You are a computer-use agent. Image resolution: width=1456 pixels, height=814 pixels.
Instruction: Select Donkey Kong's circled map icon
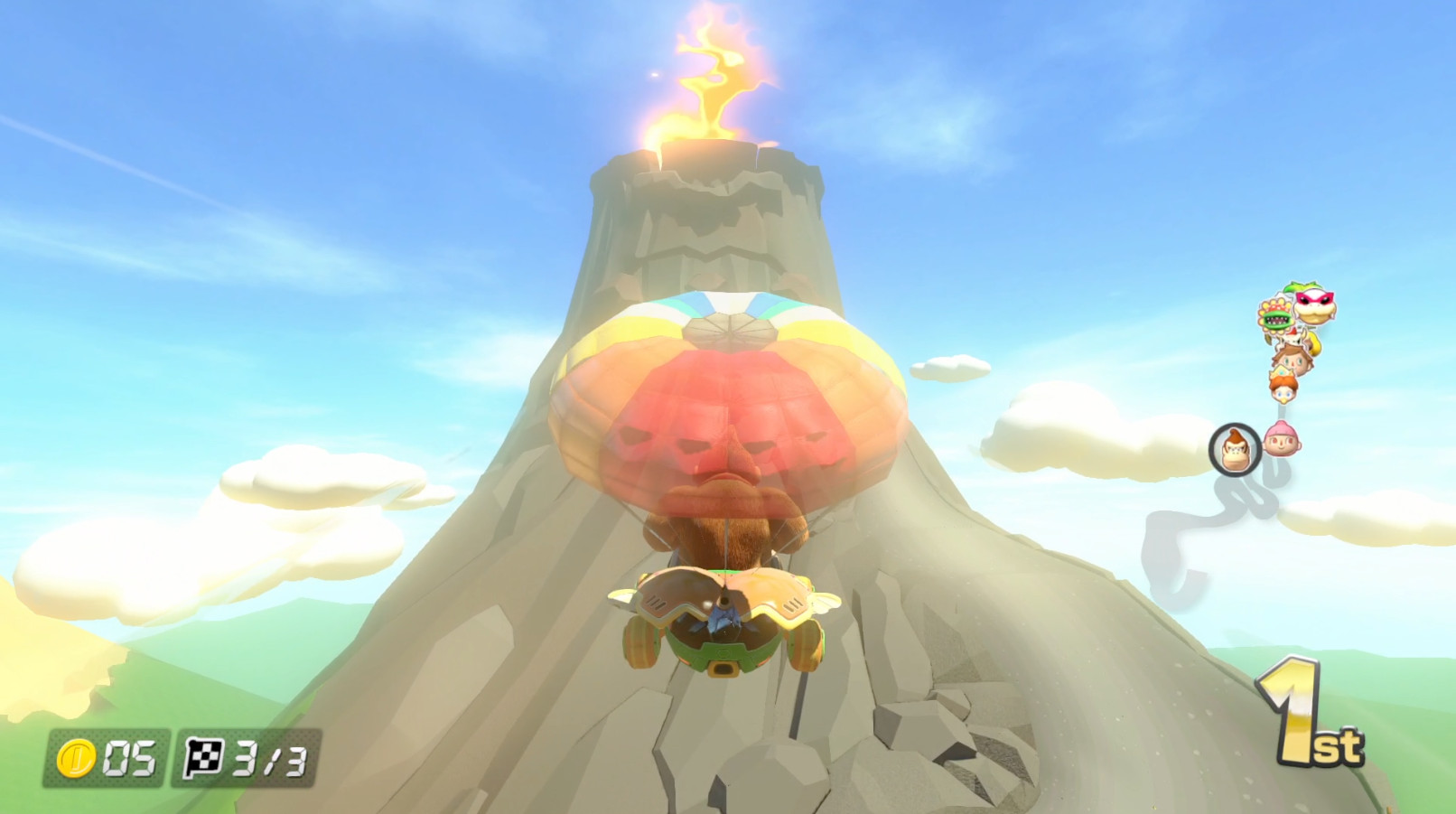pyautogui.click(x=1236, y=449)
